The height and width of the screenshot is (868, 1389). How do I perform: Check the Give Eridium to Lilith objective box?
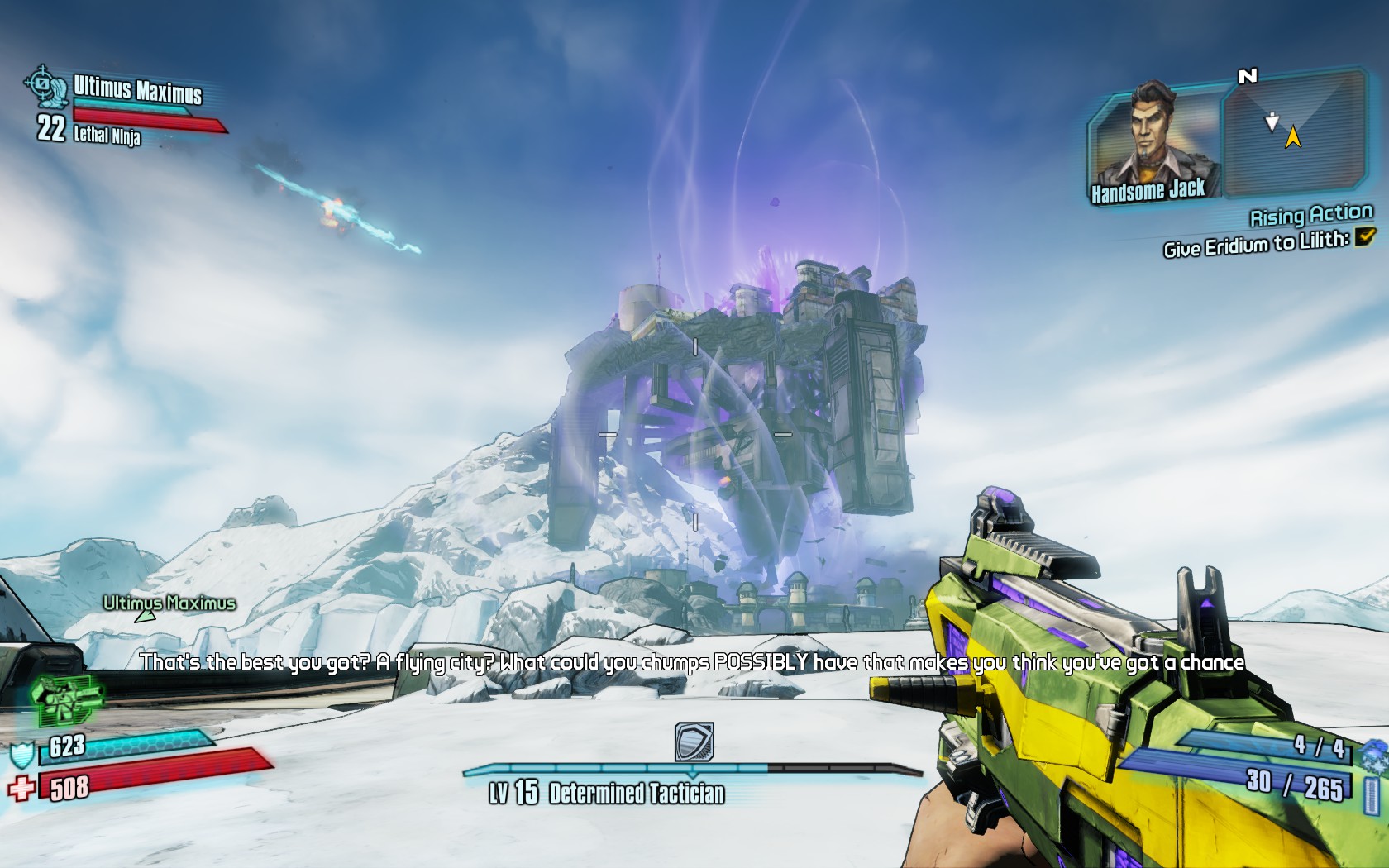click(1364, 237)
